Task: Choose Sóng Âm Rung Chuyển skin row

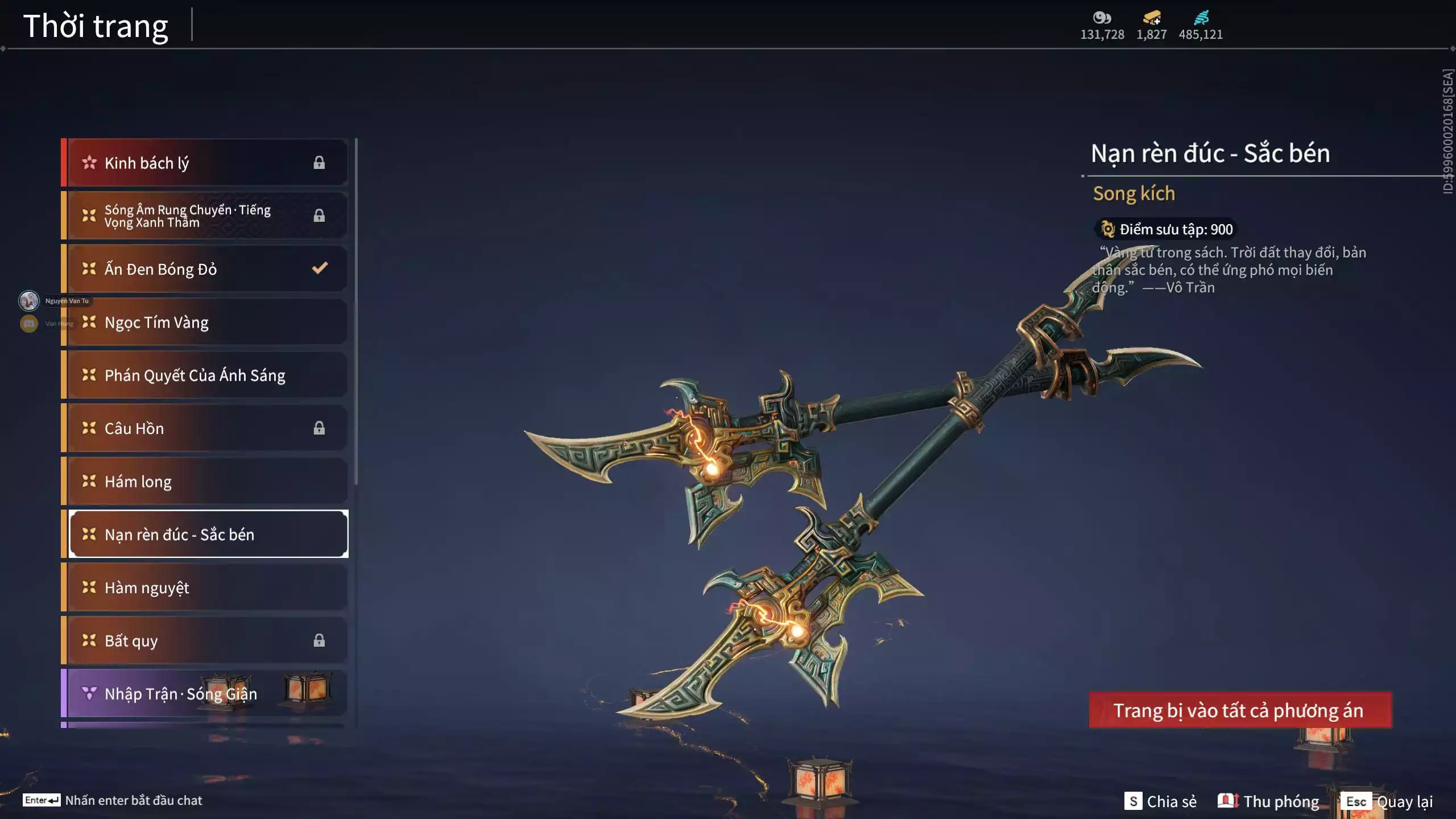Action: (205, 216)
